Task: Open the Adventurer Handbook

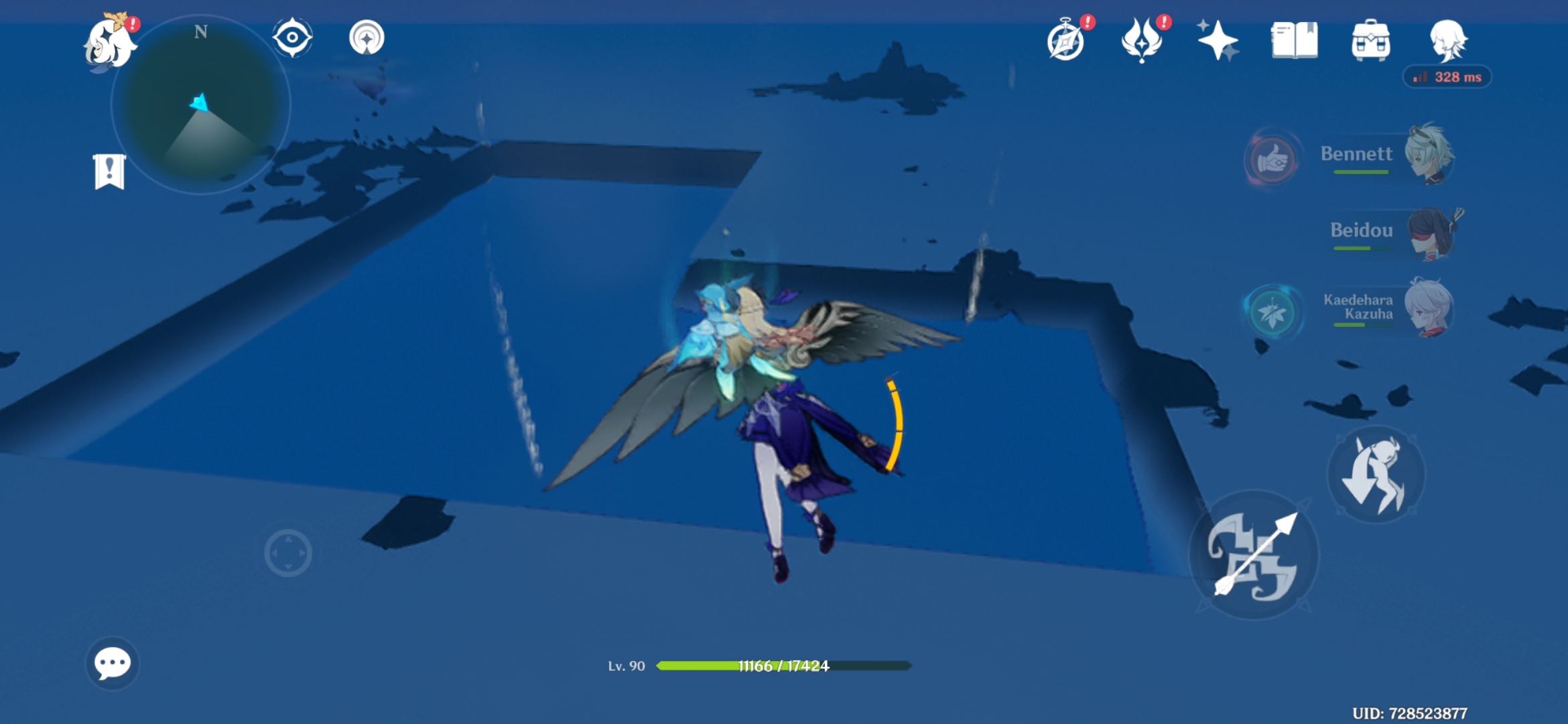Action: (x=1295, y=42)
